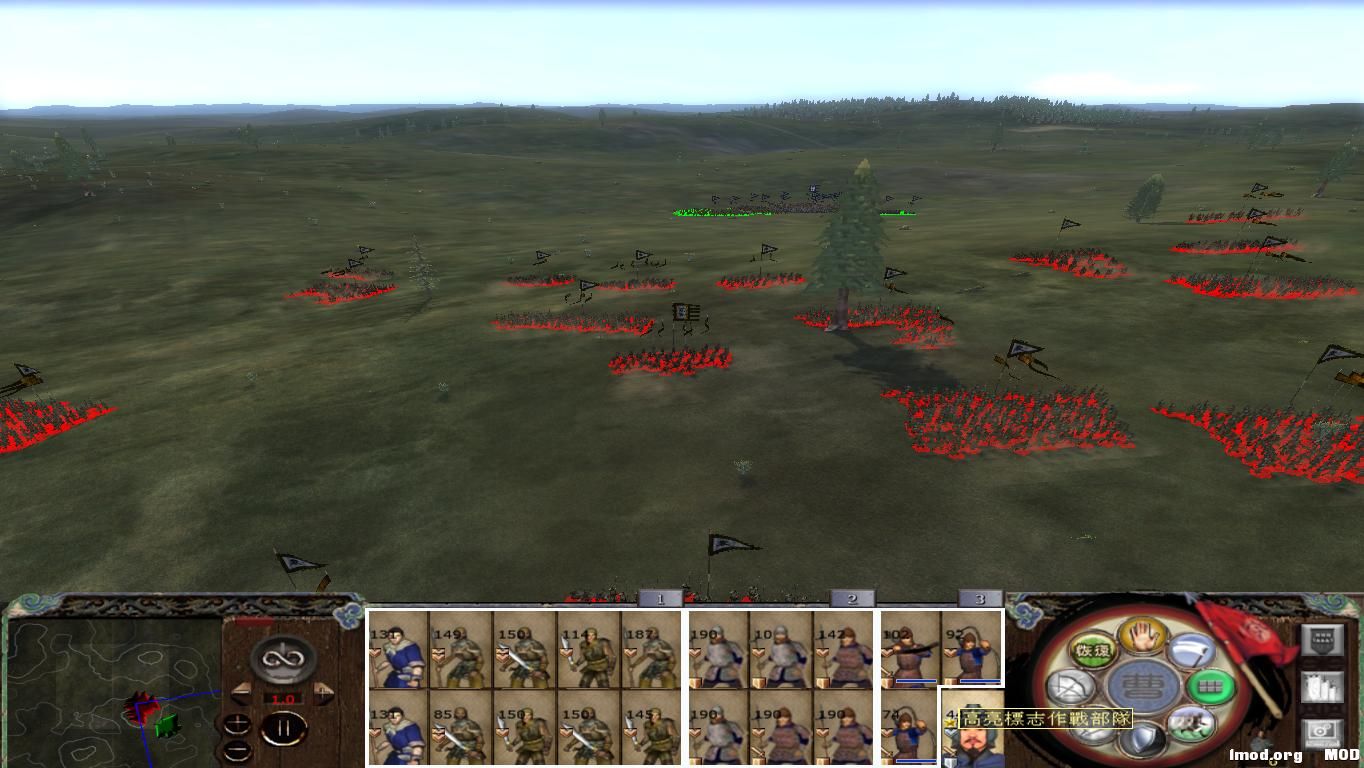Open the shield help panel icon top right
The image size is (1364, 768).
(1320, 640)
